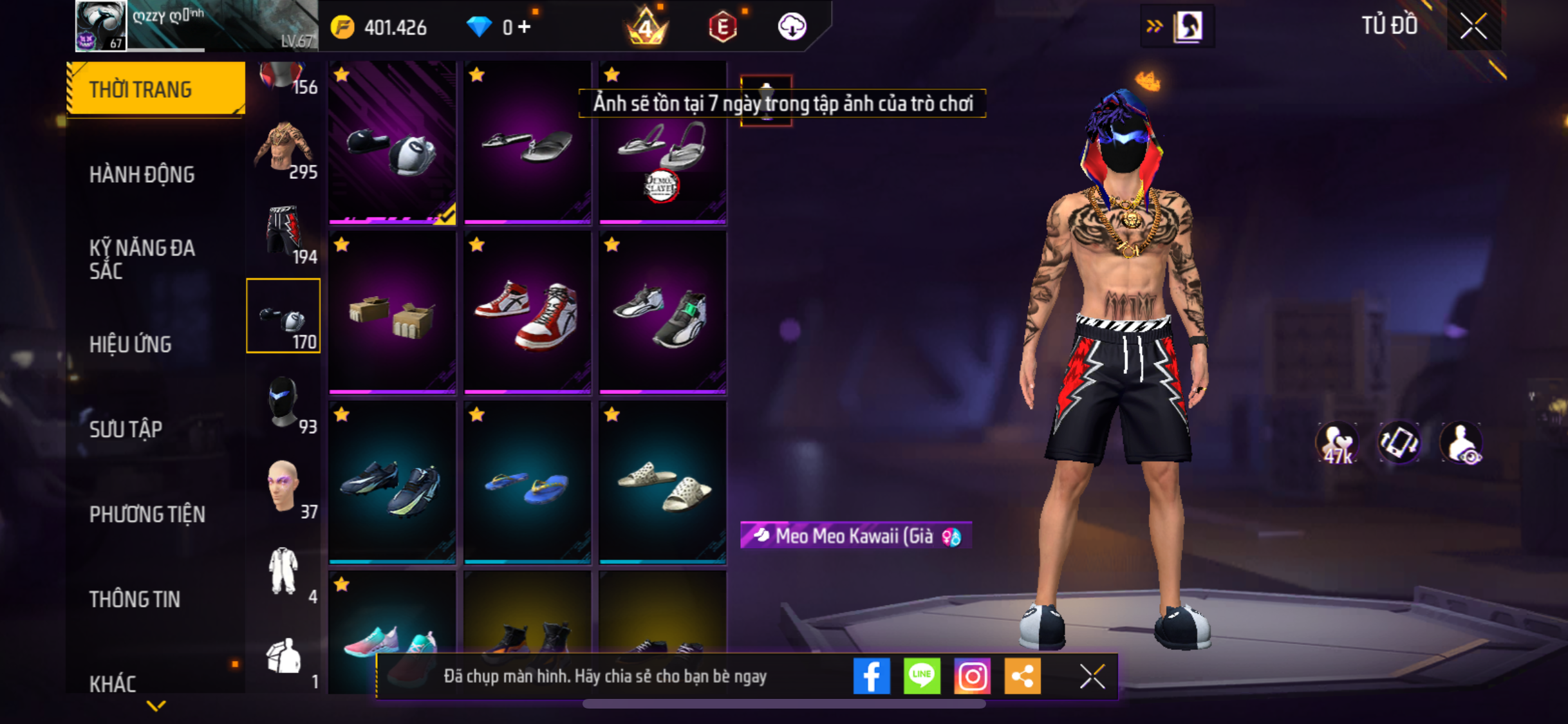Share the screenshot on Instagram
Image resolution: width=1568 pixels, height=724 pixels.
pos(972,676)
